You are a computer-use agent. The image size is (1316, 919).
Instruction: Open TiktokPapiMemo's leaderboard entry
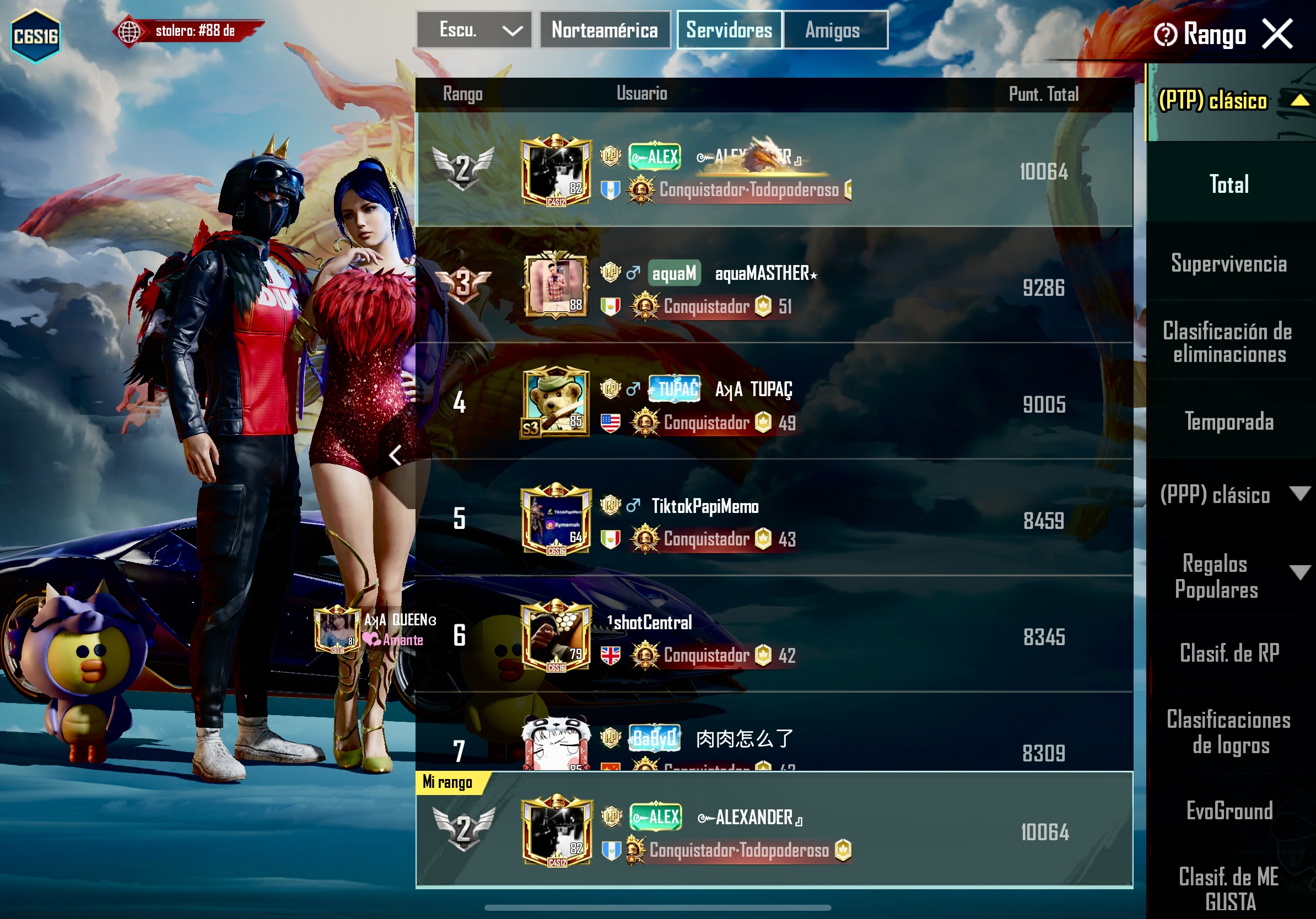pyautogui.click(x=774, y=519)
